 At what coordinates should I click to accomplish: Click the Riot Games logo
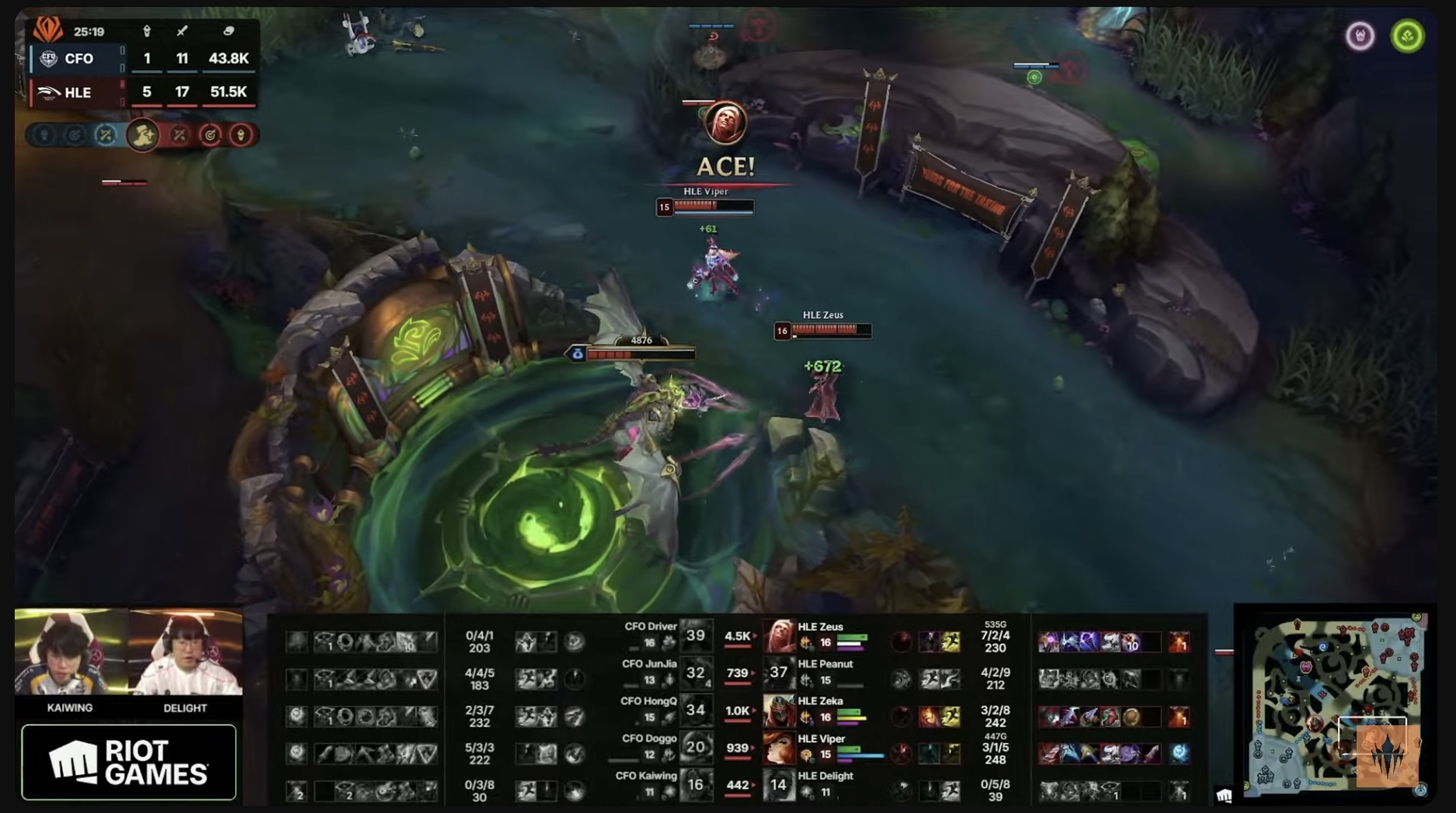tap(128, 761)
